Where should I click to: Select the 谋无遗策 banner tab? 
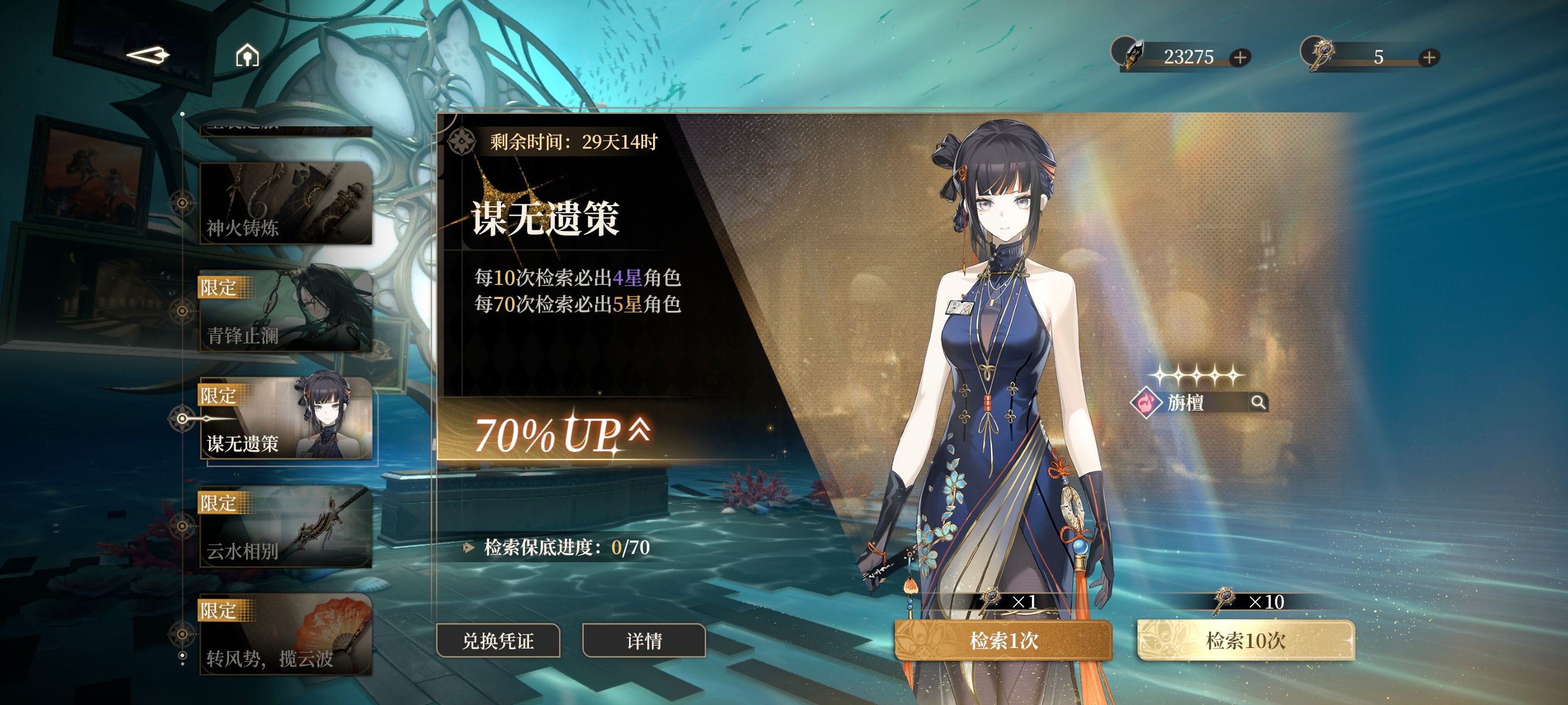(x=285, y=419)
